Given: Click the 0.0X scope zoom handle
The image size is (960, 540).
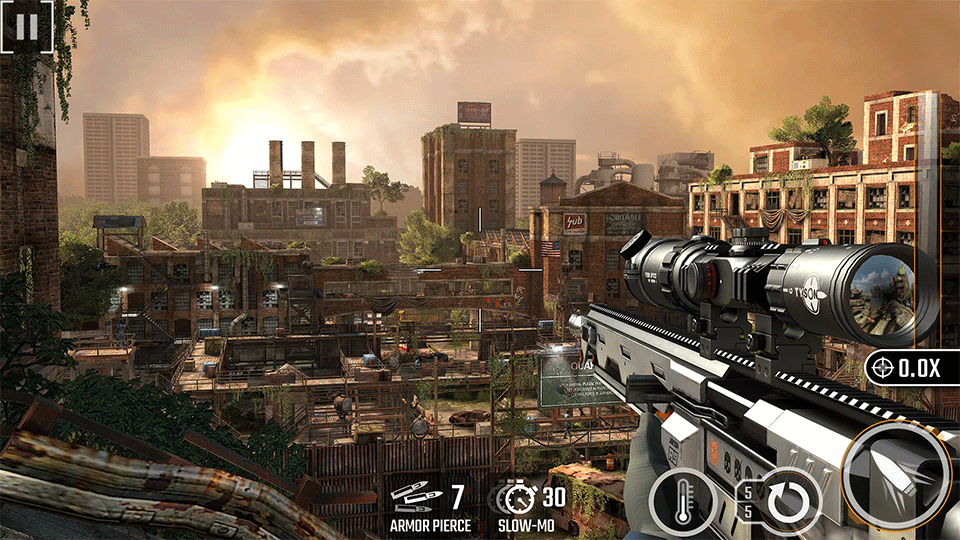Looking at the screenshot, I should tap(912, 368).
